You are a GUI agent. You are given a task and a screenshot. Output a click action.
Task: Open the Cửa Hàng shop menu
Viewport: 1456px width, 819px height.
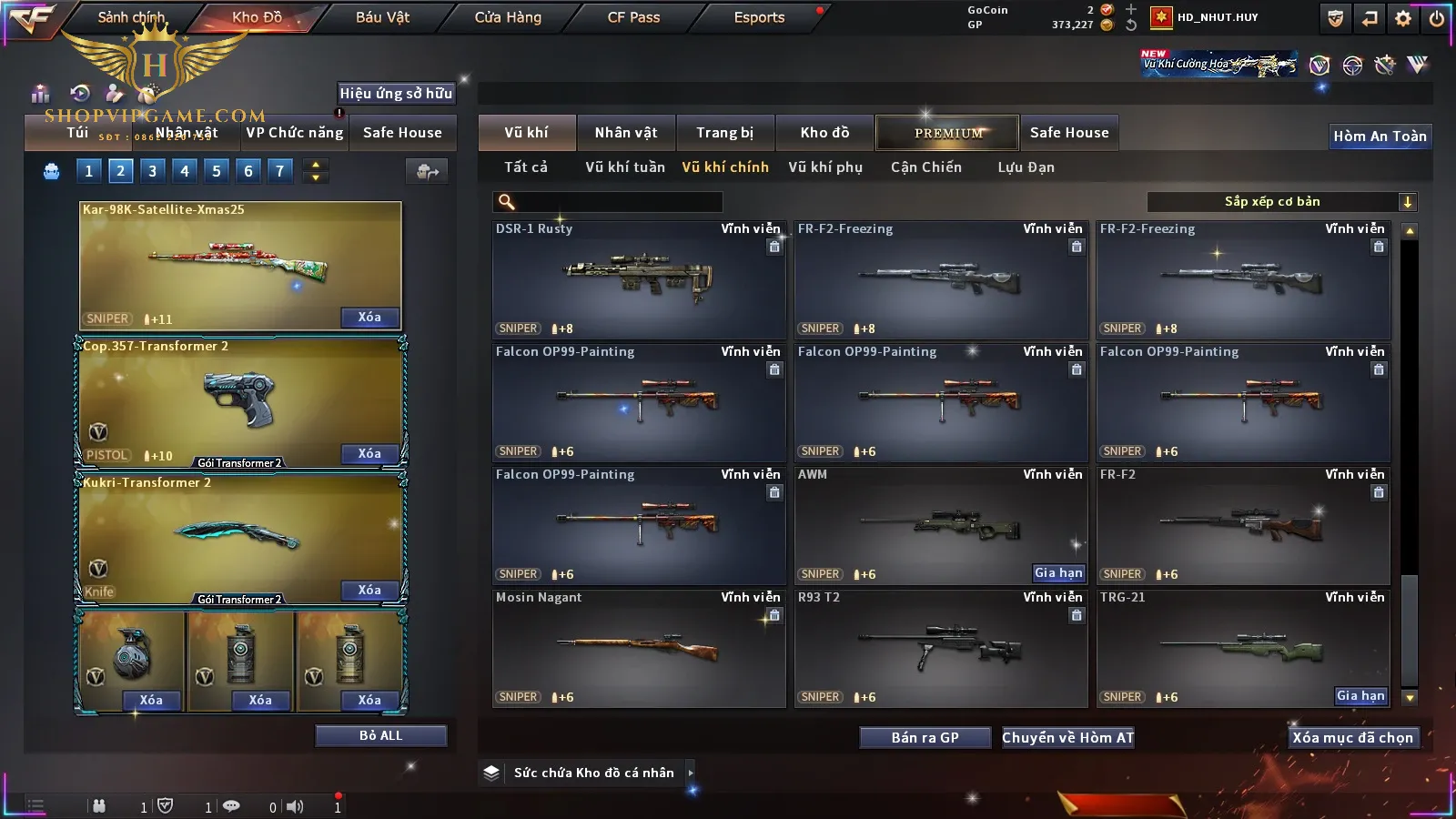[508, 17]
